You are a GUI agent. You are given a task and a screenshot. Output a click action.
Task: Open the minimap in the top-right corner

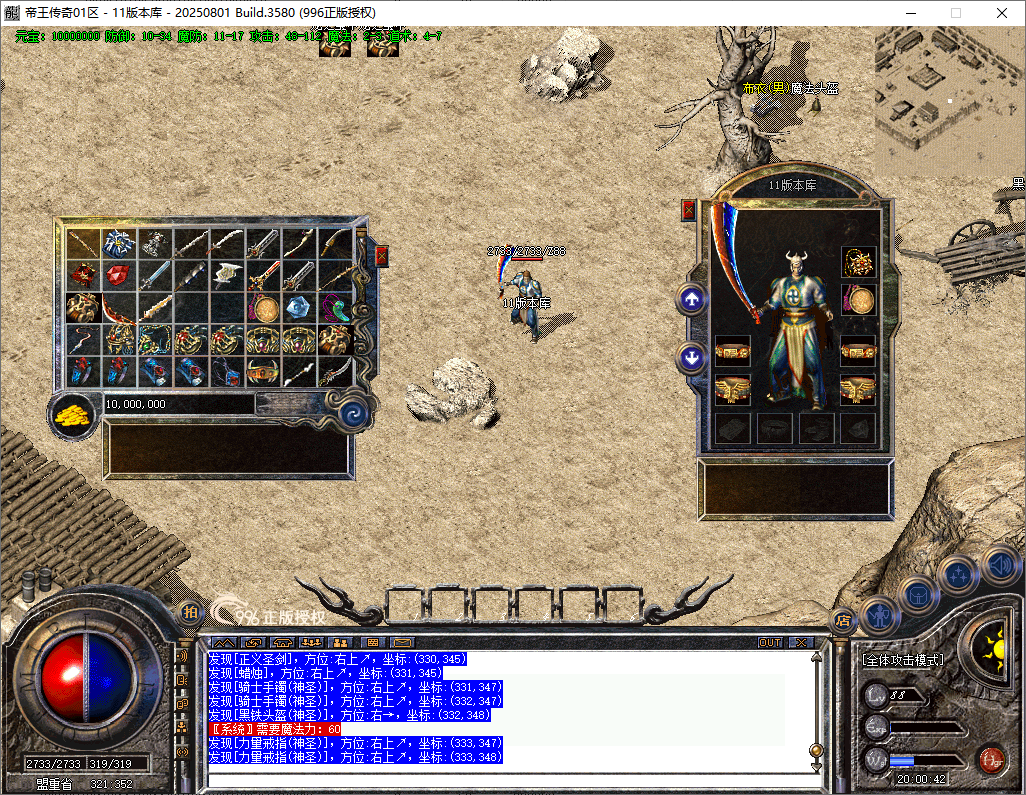948,100
